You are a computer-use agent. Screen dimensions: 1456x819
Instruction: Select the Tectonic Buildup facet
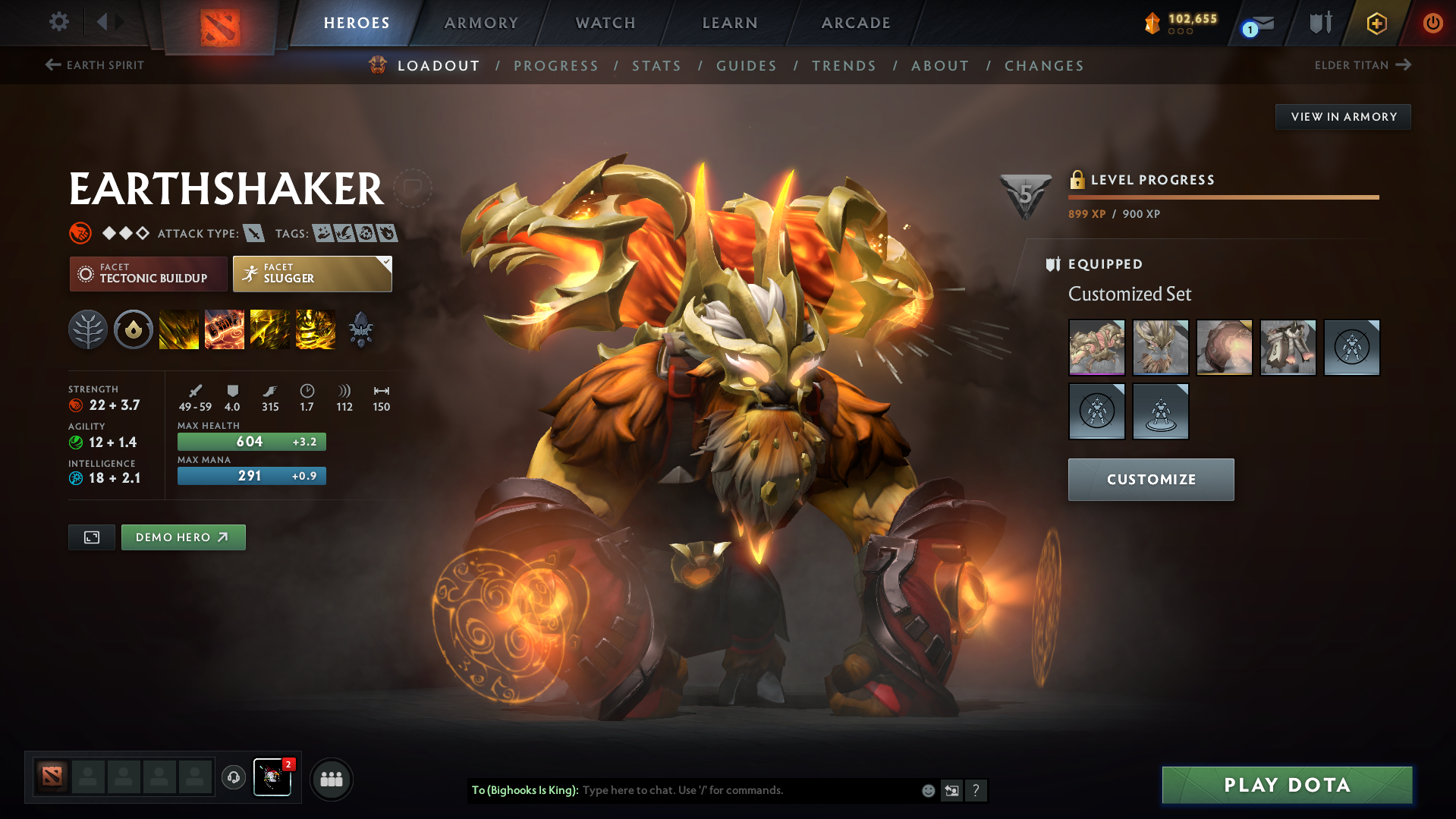(148, 273)
